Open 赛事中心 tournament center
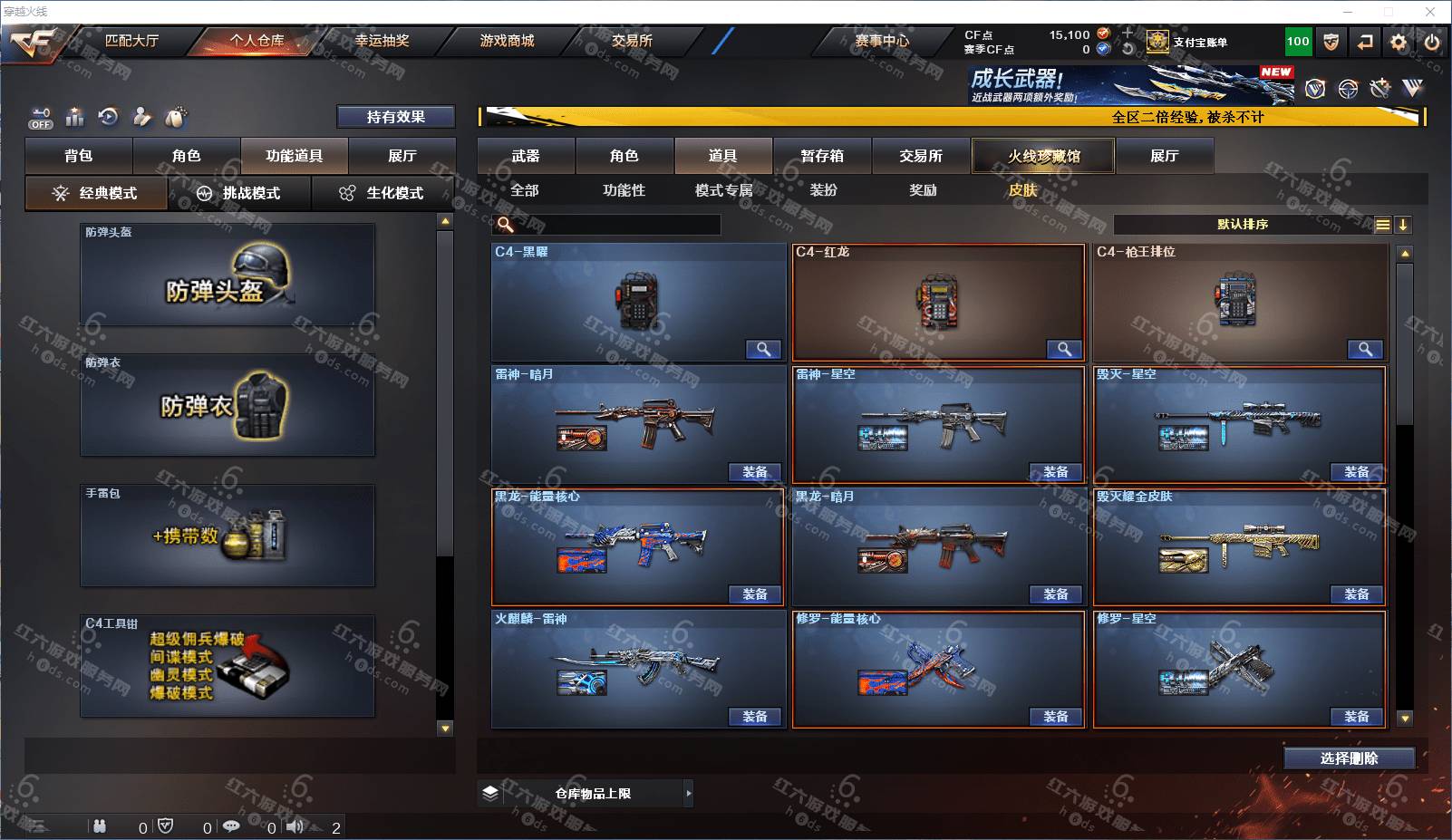Viewport: 1452px width, 840px height. 882,41
